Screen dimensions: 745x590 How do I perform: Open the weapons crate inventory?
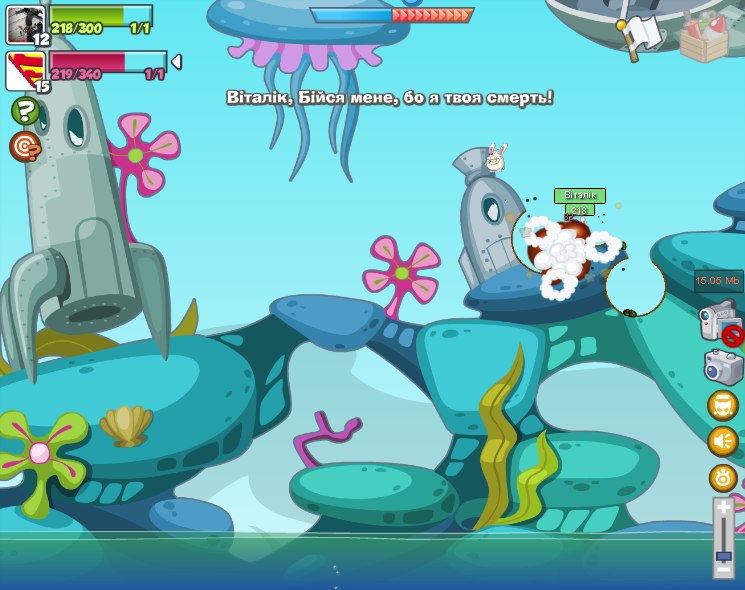point(703,40)
